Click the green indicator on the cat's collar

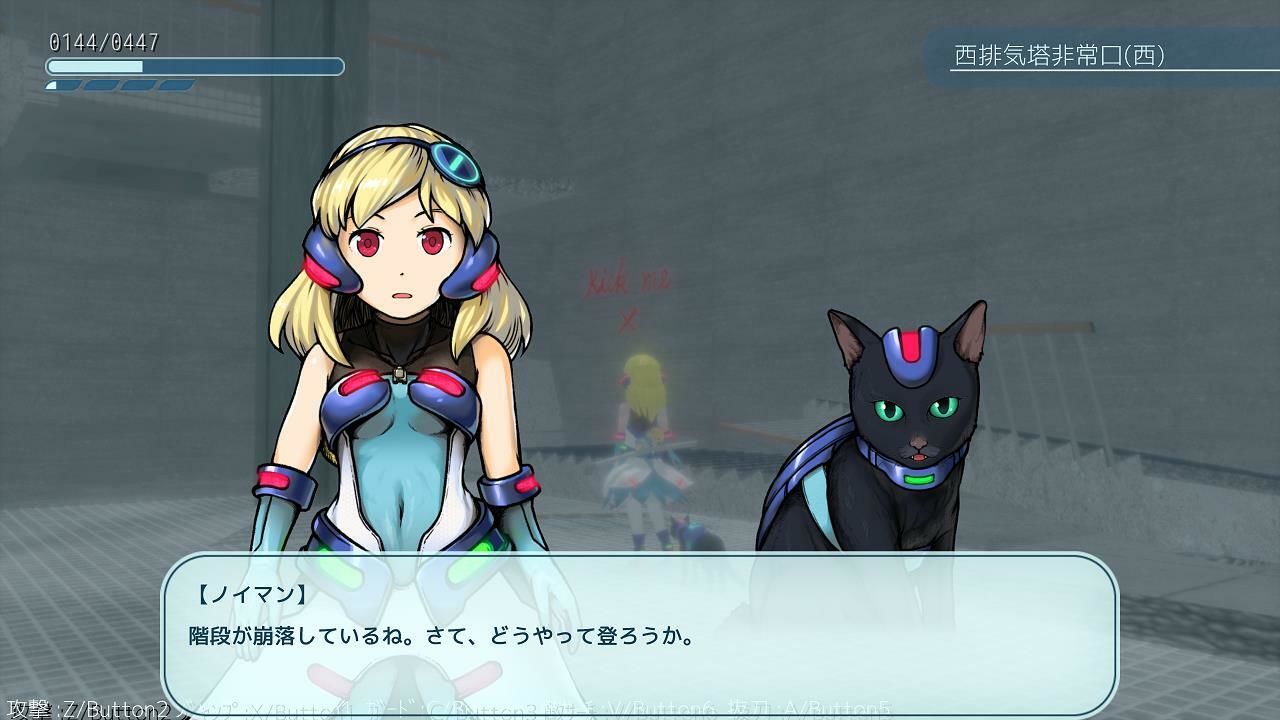pos(921,480)
